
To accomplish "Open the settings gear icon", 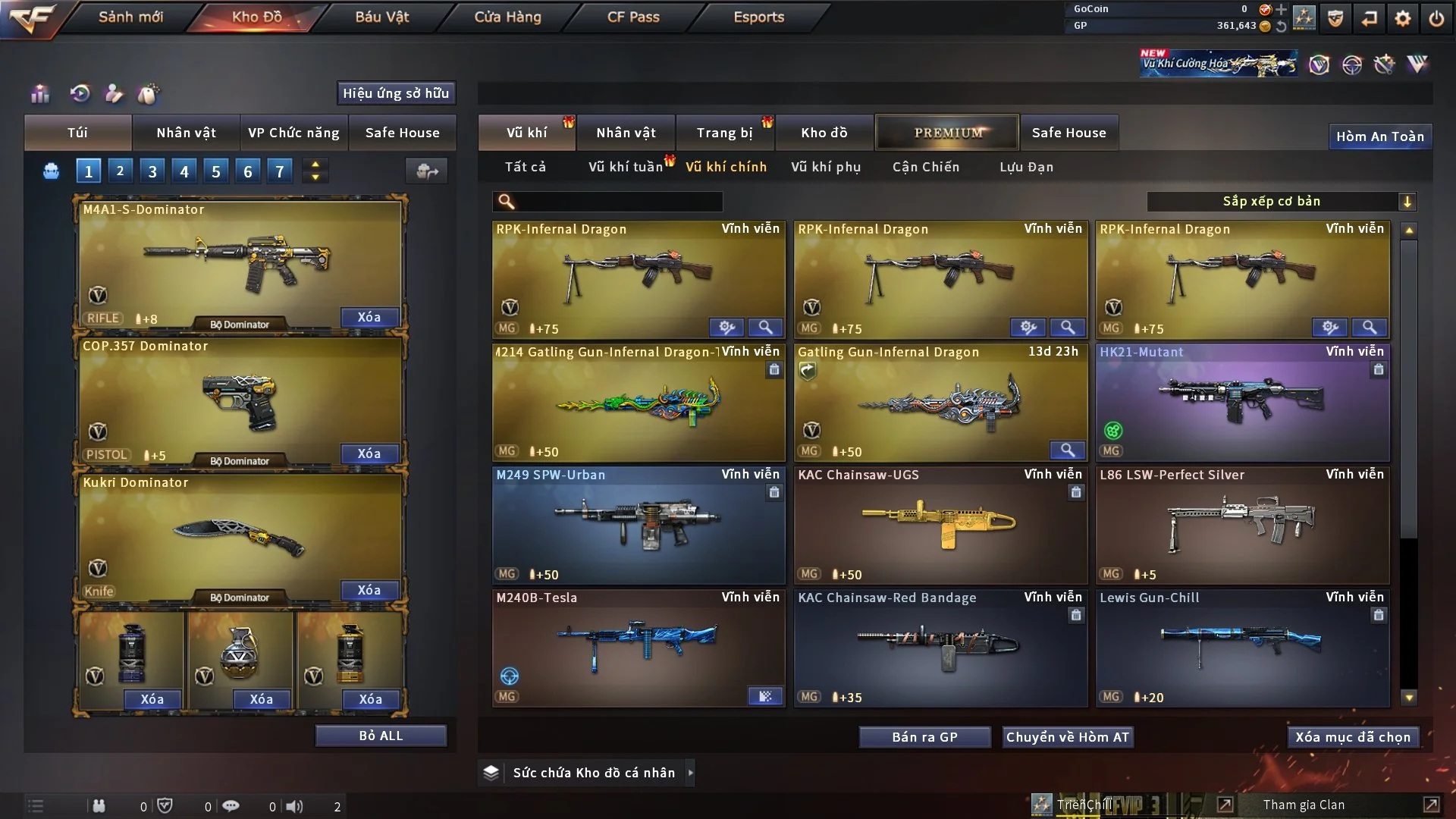I will [1401, 18].
